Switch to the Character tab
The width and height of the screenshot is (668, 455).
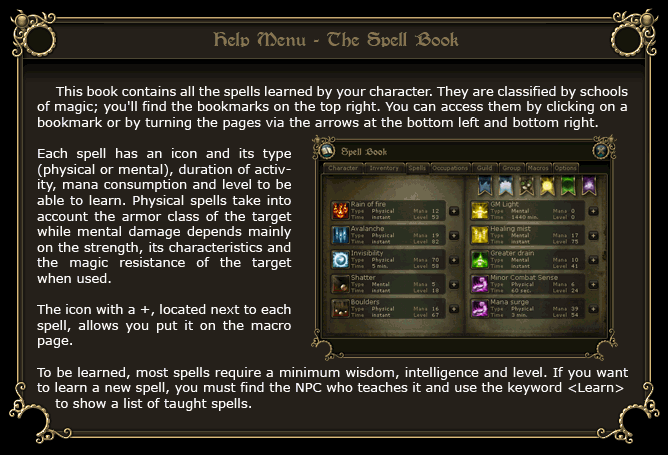(344, 169)
